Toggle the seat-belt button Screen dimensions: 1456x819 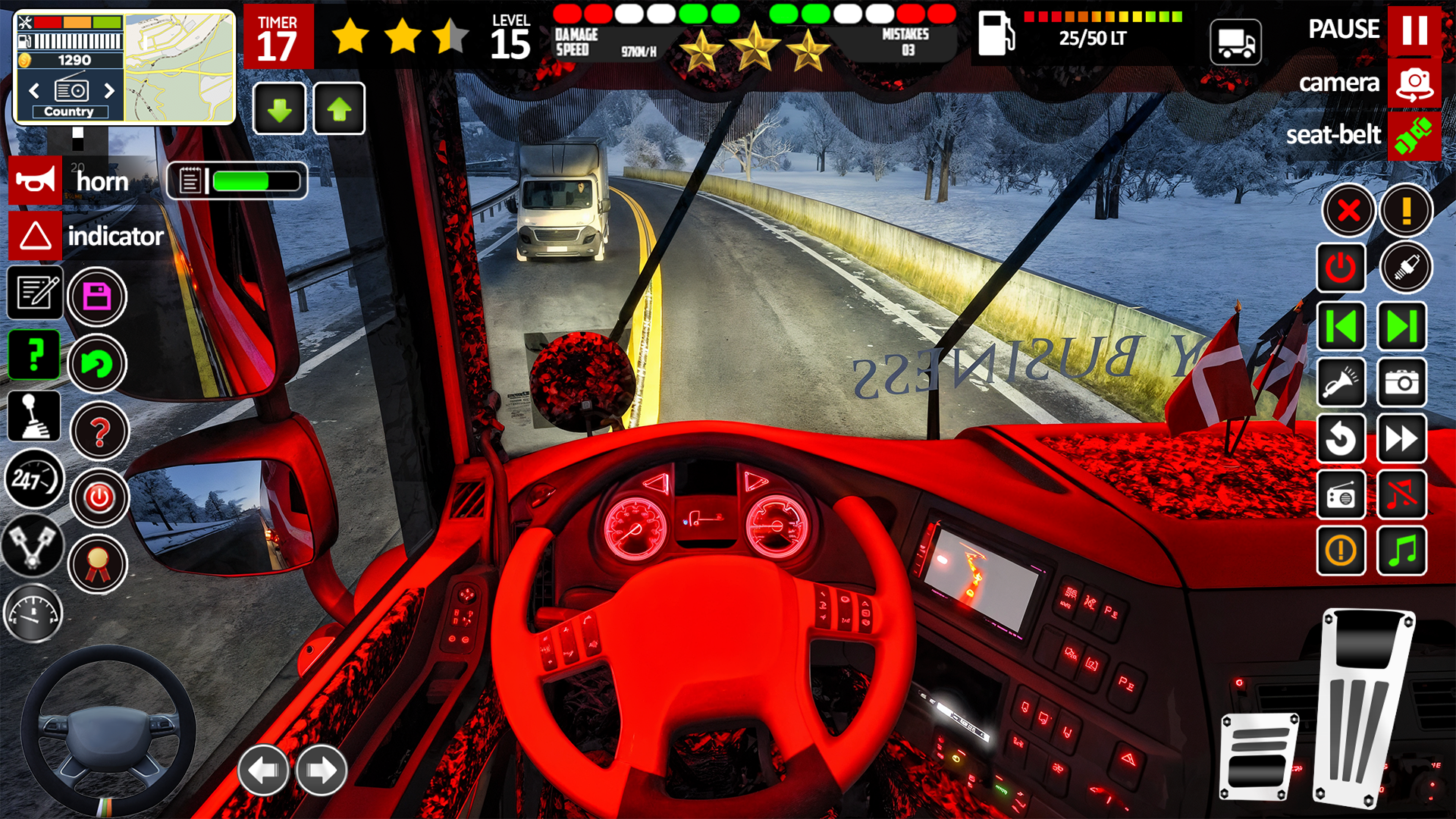[1414, 136]
